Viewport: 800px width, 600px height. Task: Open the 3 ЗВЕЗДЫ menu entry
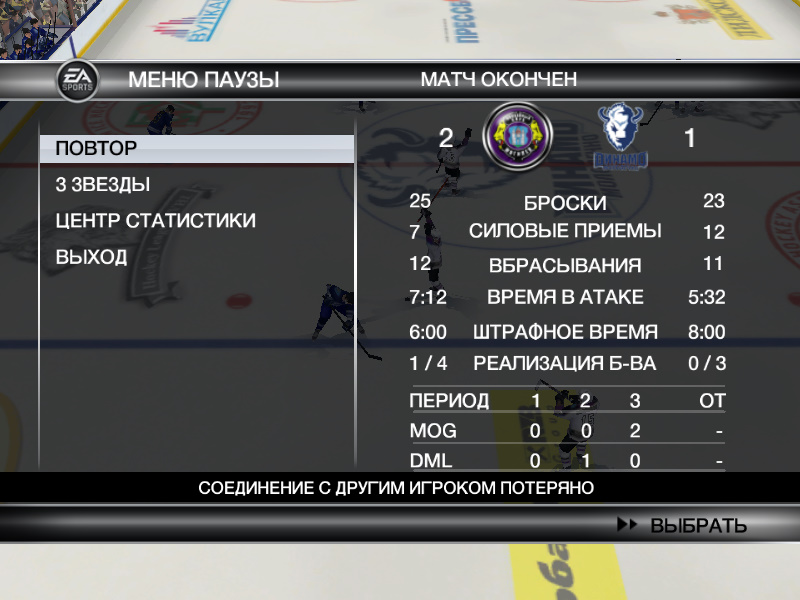[103, 185]
